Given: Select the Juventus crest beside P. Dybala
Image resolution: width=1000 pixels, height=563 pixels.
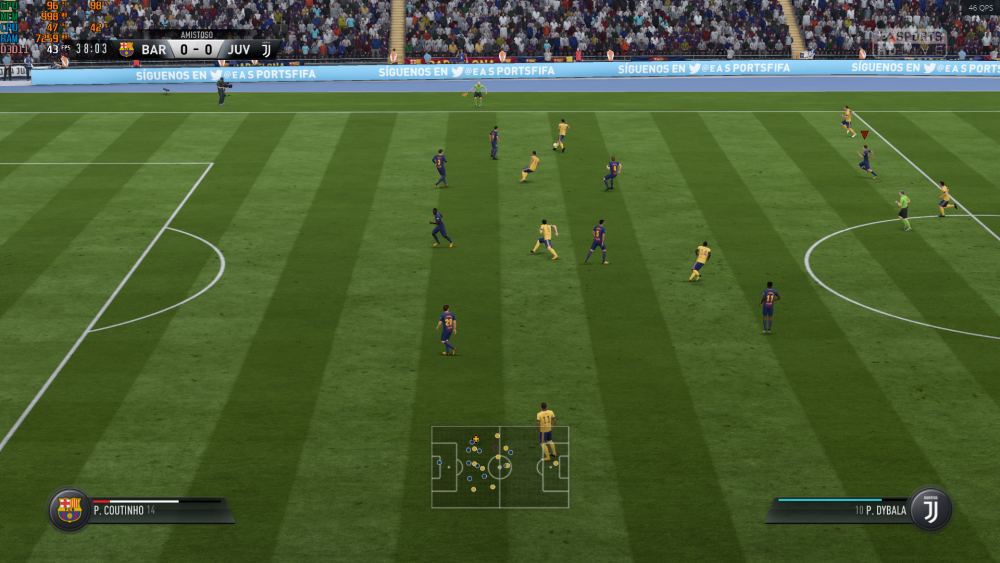Looking at the screenshot, I should click(x=930, y=510).
